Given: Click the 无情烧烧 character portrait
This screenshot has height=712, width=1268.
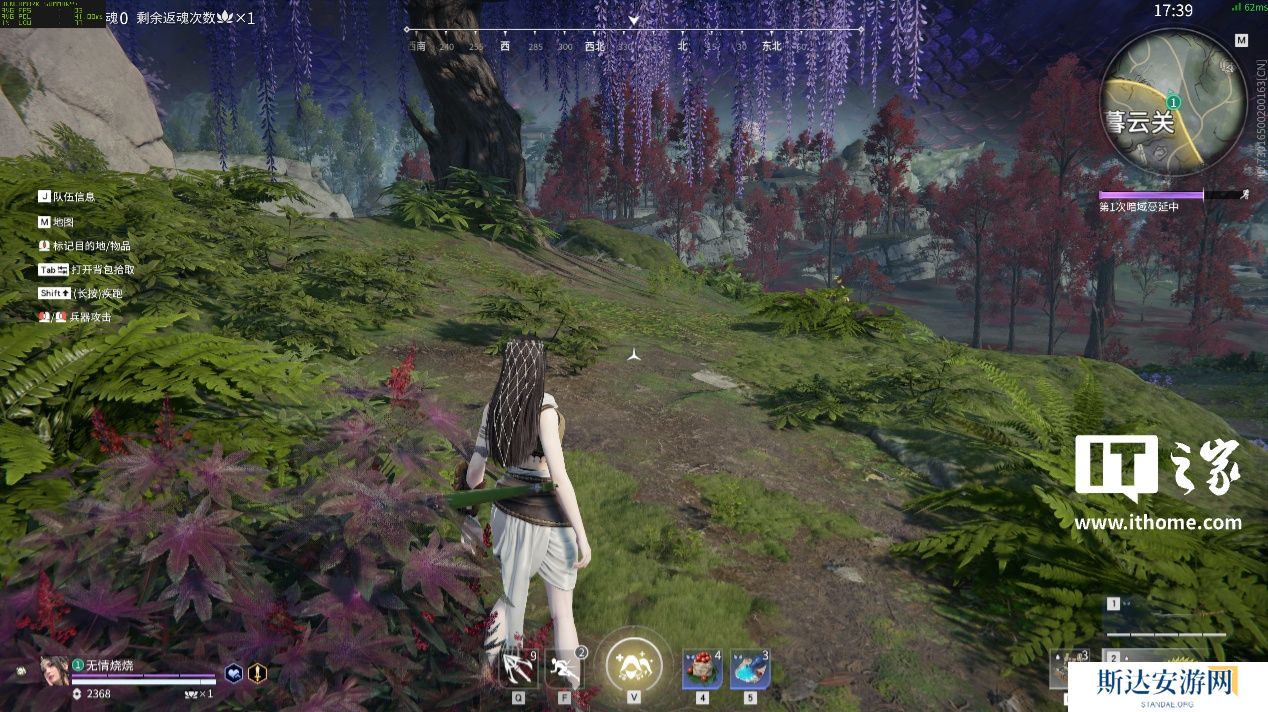Looking at the screenshot, I should click(x=54, y=670).
